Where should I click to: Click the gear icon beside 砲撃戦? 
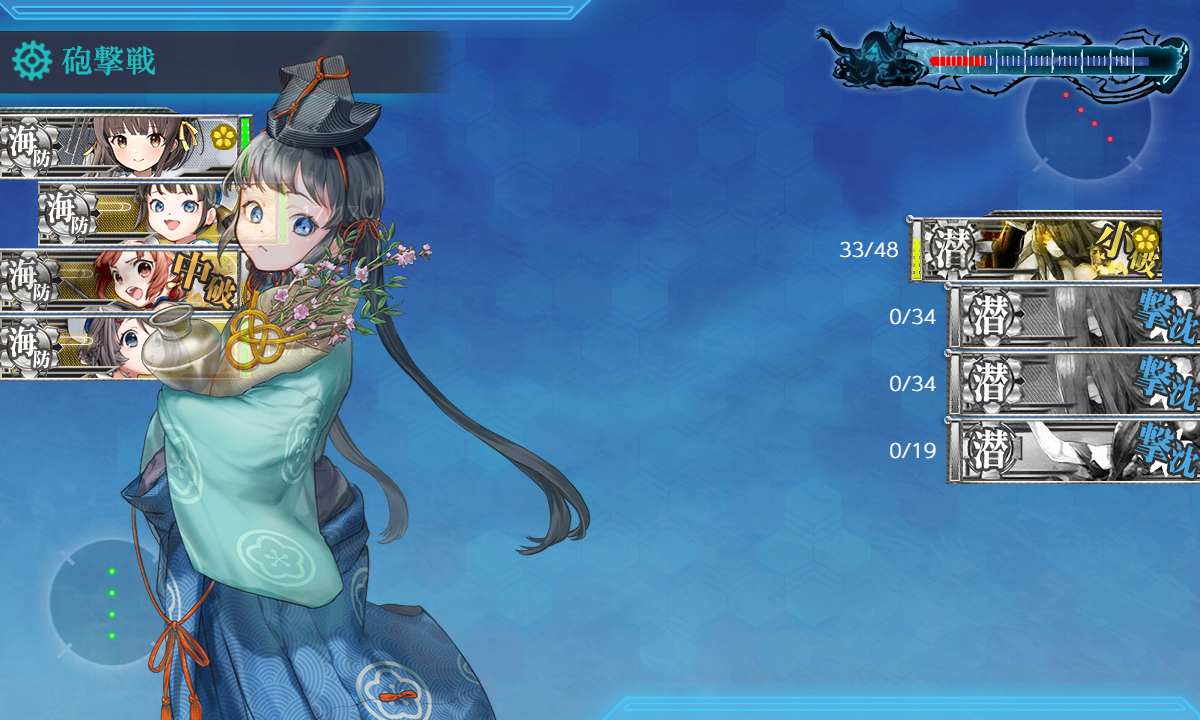(x=31, y=61)
